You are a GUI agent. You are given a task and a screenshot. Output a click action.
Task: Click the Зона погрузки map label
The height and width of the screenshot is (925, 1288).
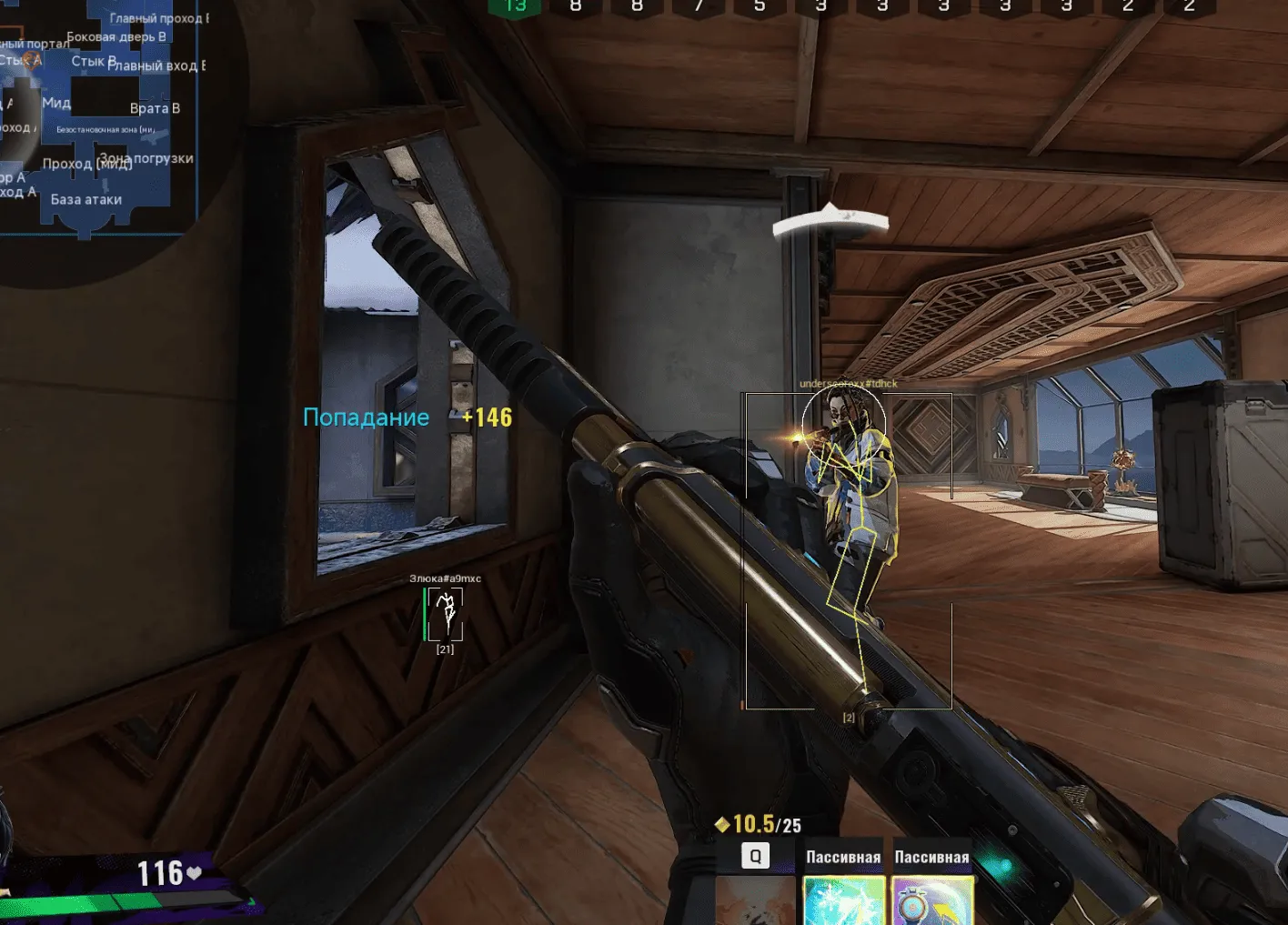point(146,157)
